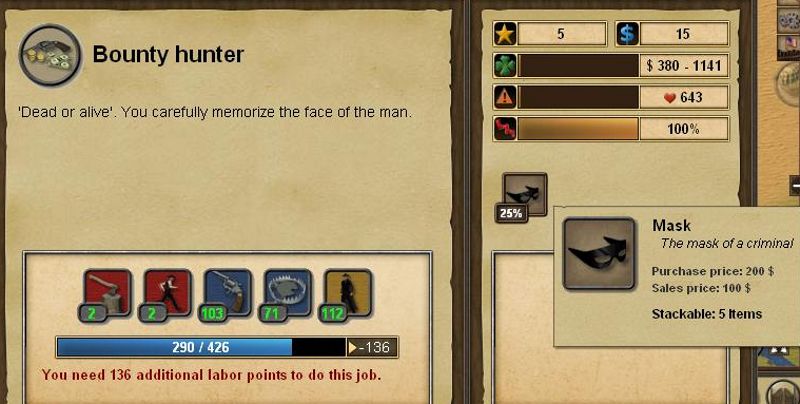800x404 pixels.
Task: Select the revolver shooting skill icon
Action: pyautogui.click(x=228, y=291)
